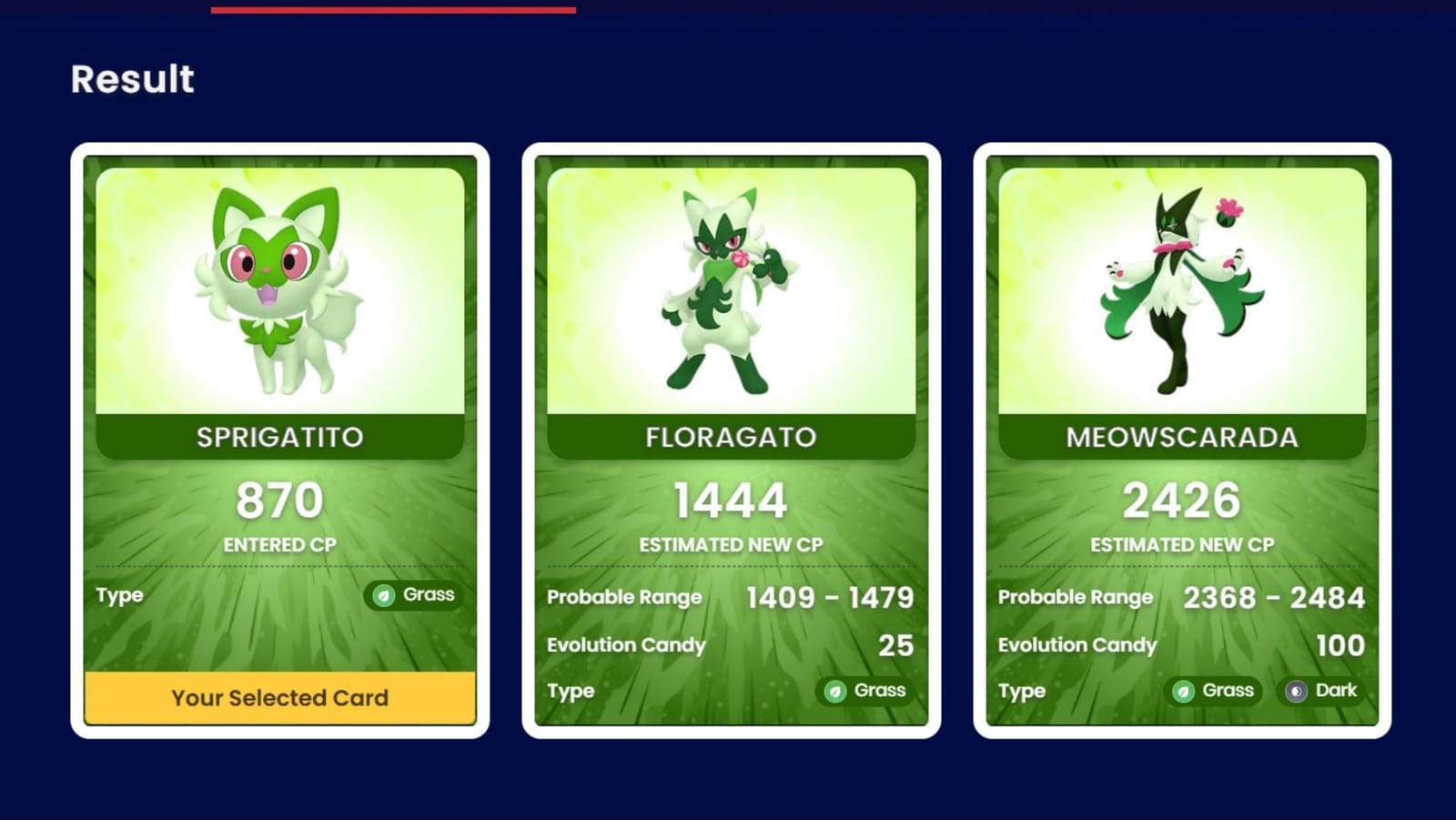
Task: Select the Grass leaf icon on Floragato's card
Action: tap(834, 691)
